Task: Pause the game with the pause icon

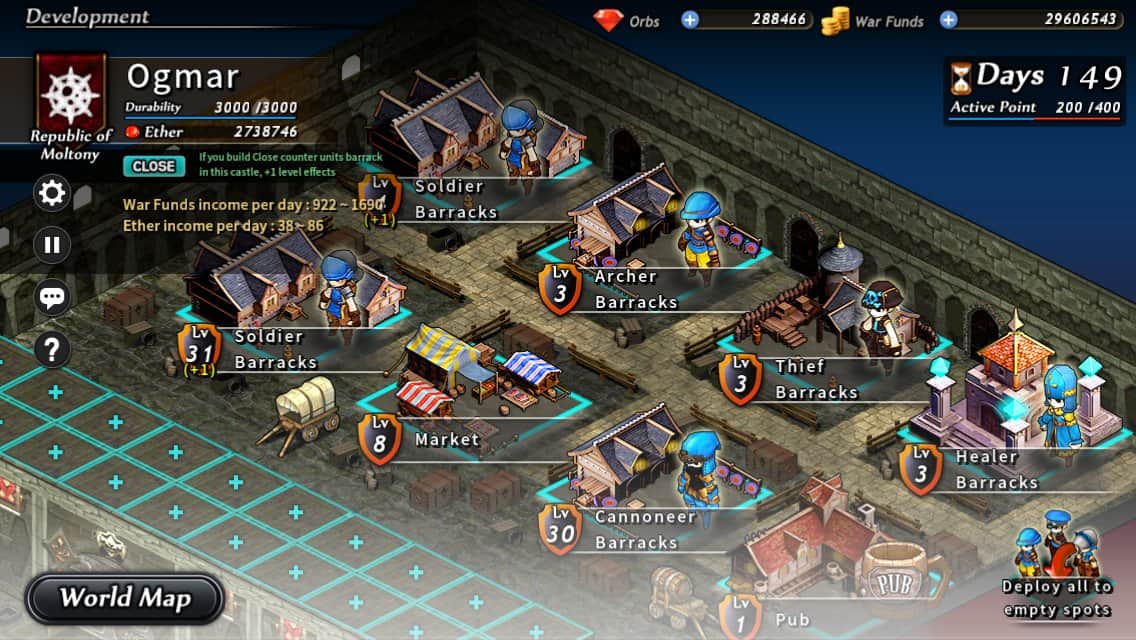Action: [x=52, y=244]
